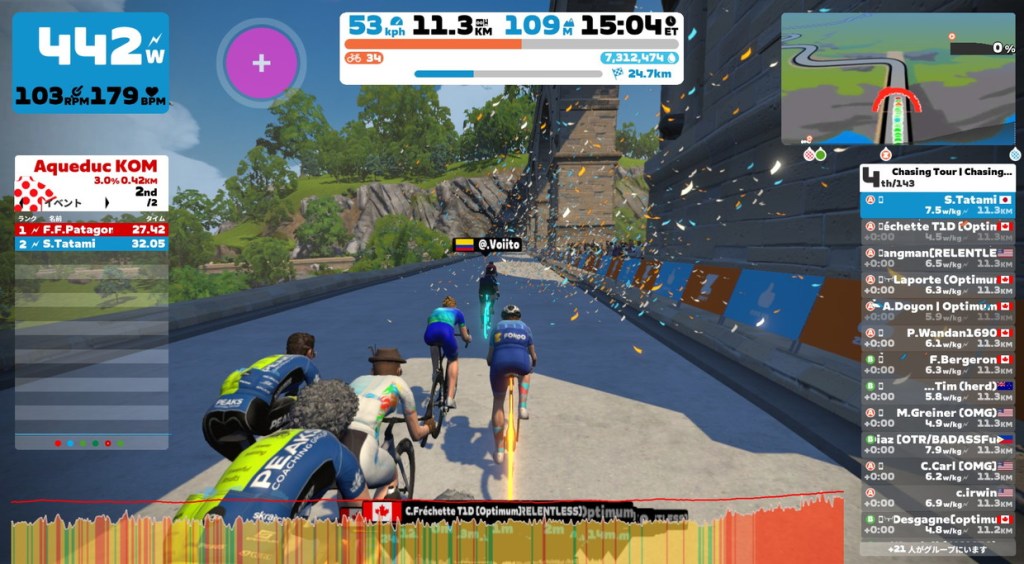Select the Tim (herd) rider row
This screenshot has width=1024, height=564.
coord(938,391)
